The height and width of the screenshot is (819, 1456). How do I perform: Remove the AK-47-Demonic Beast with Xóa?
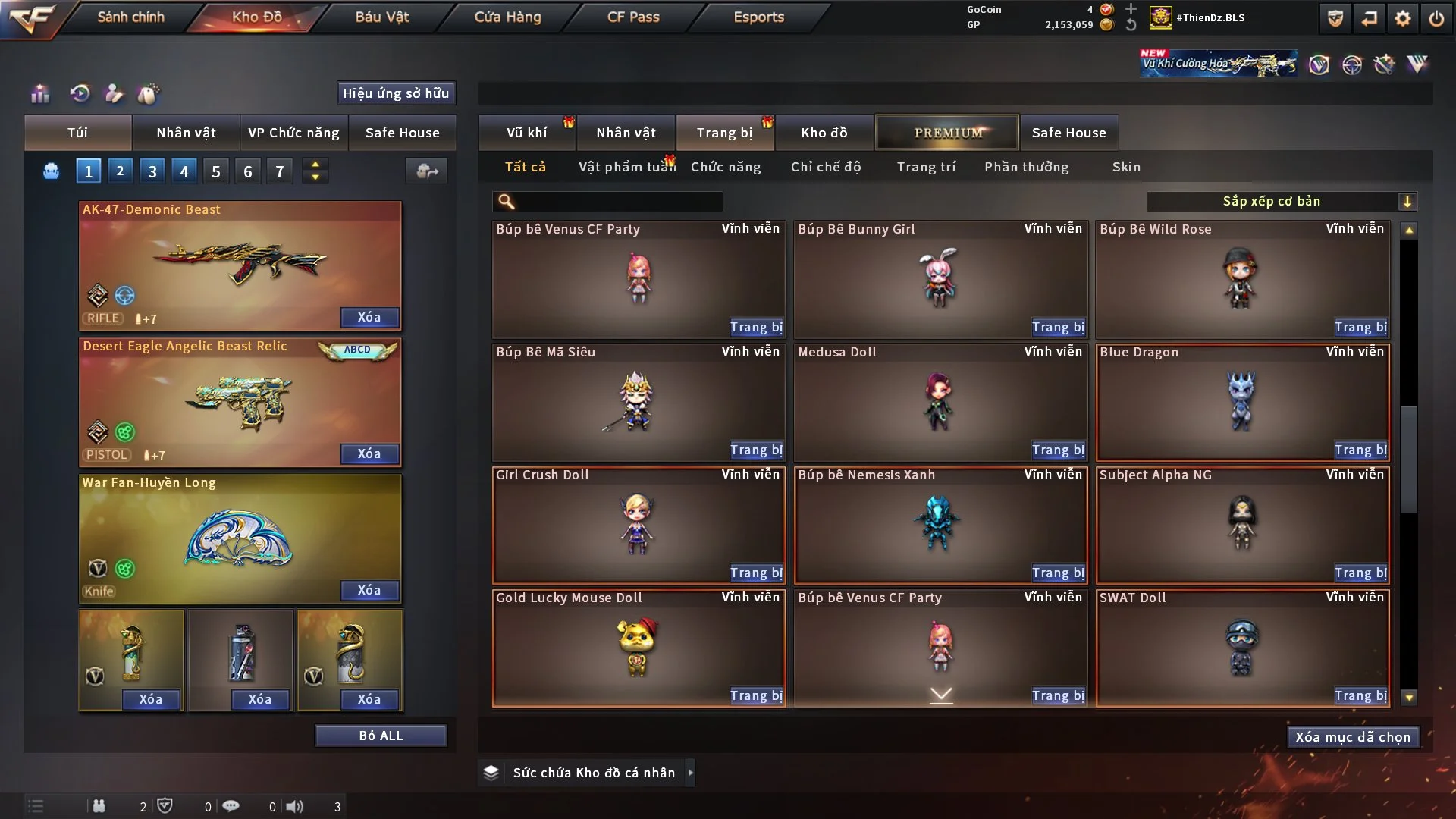click(369, 317)
